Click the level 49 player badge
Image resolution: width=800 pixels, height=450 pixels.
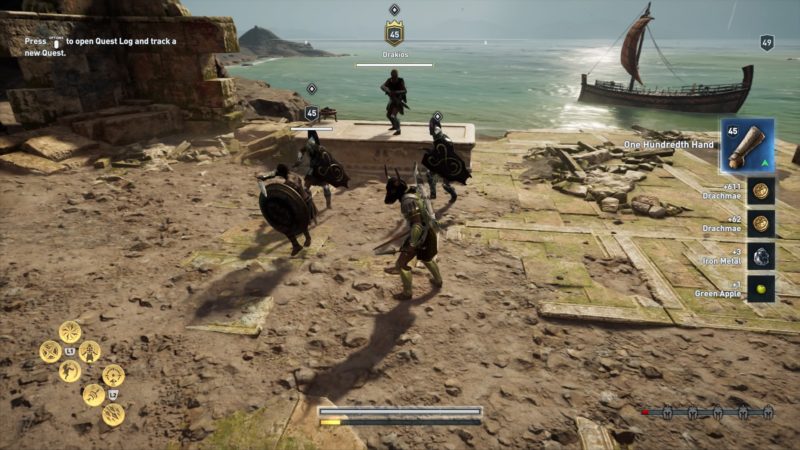767,43
